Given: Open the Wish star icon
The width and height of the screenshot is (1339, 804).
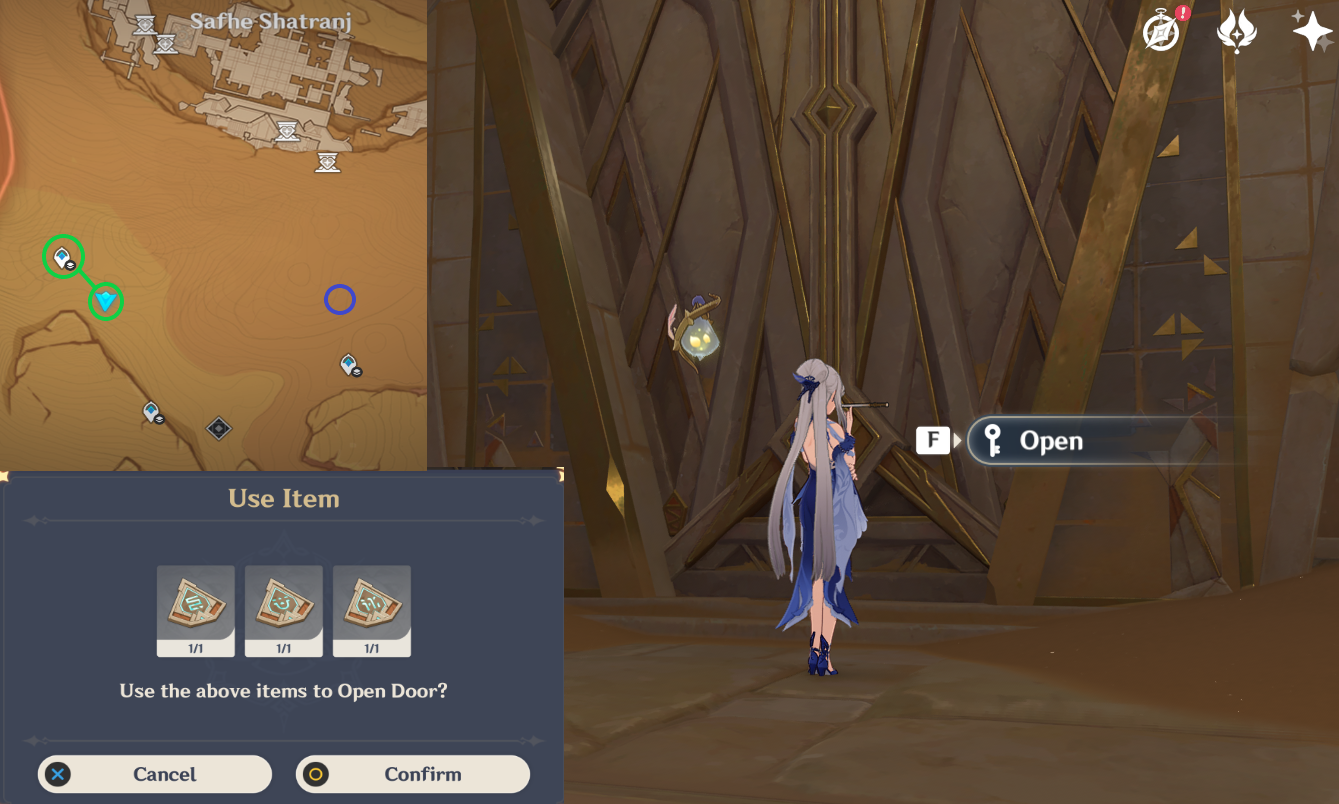Looking at the screenshot, I should coord(1311,32).
